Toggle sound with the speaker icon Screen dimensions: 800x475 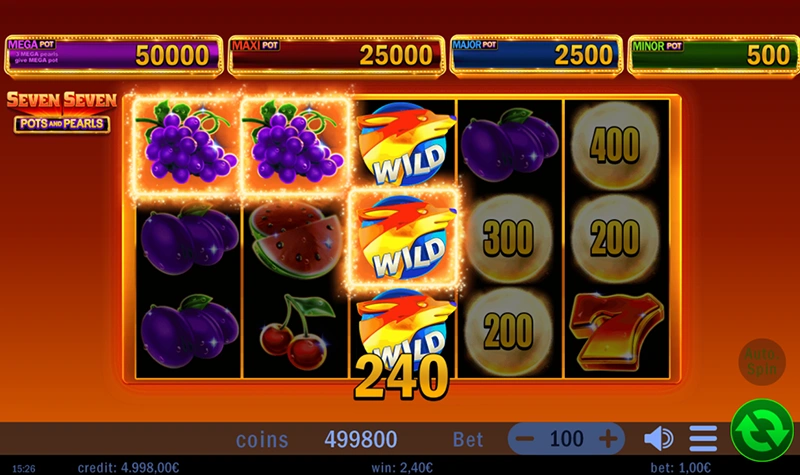(658, 438)
